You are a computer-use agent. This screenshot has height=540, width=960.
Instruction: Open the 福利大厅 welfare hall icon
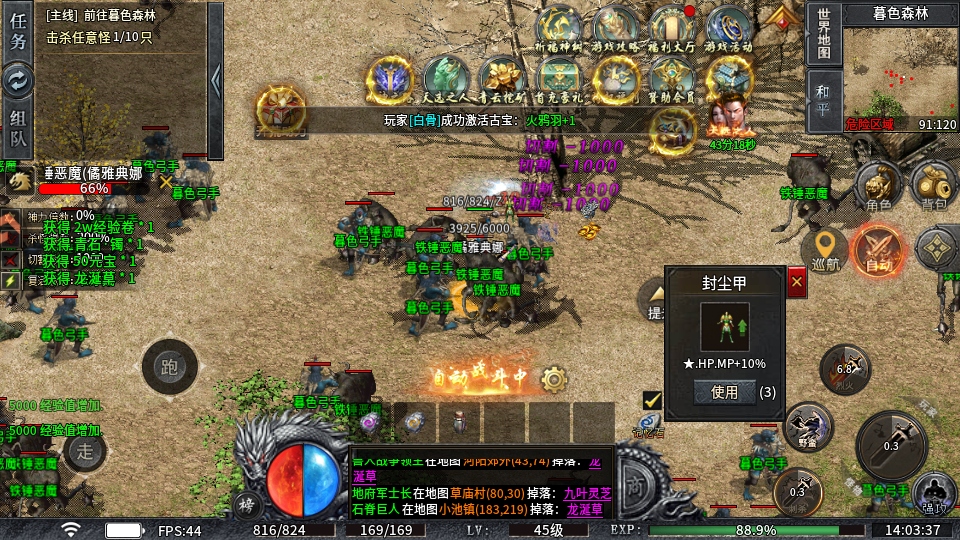673,29
